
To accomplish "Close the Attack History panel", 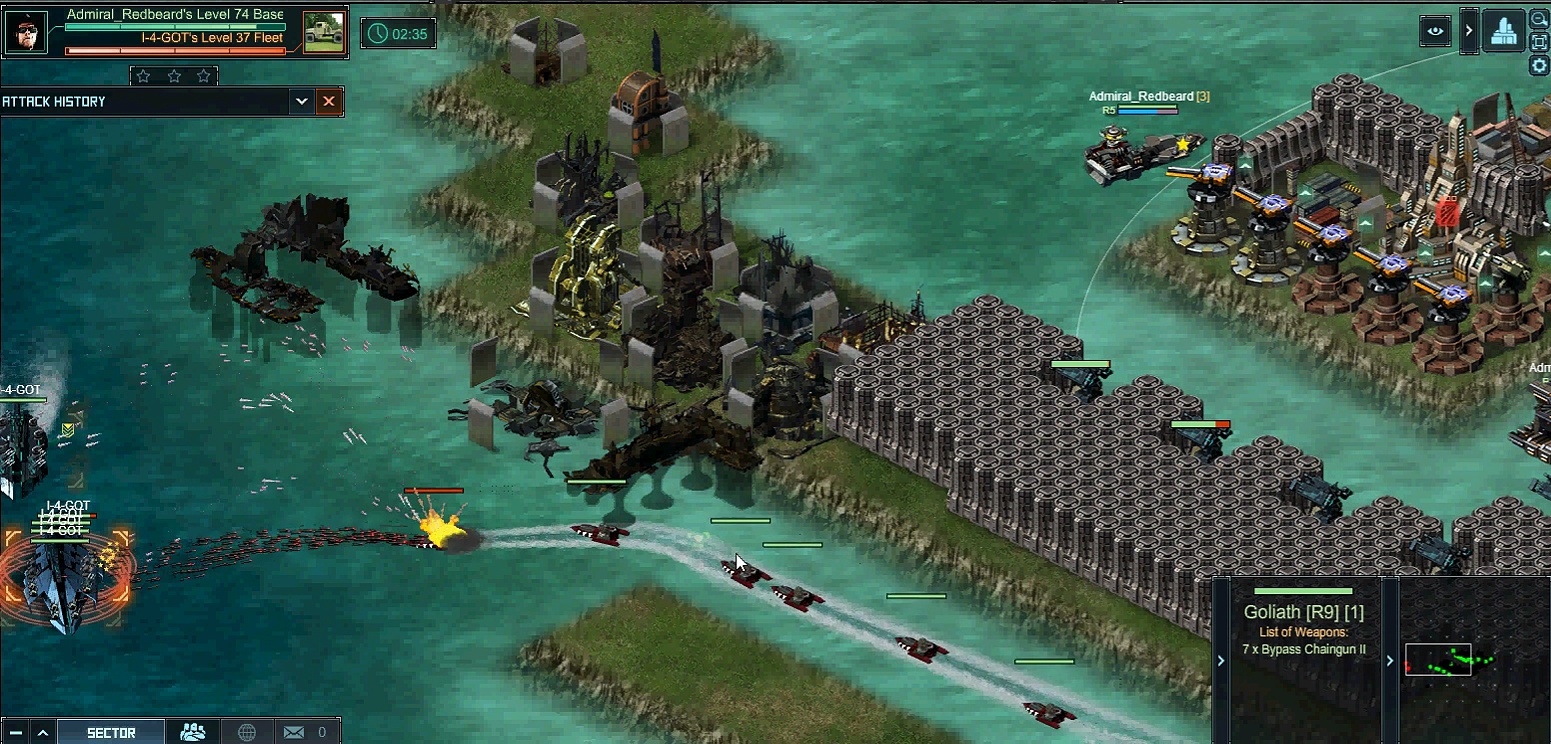I will 328,101.
